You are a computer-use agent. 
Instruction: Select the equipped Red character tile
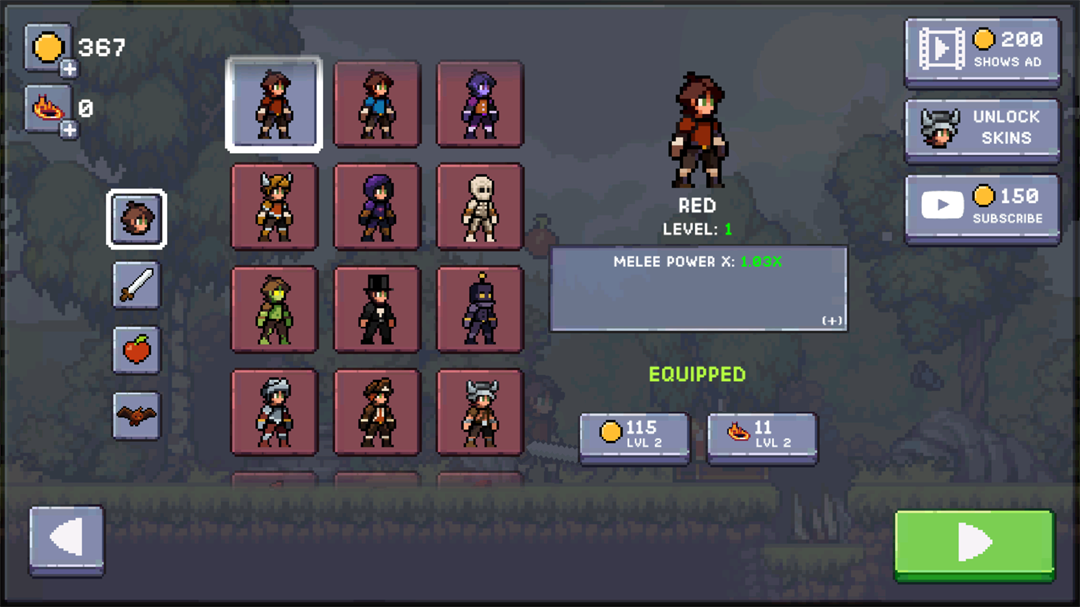274,104
